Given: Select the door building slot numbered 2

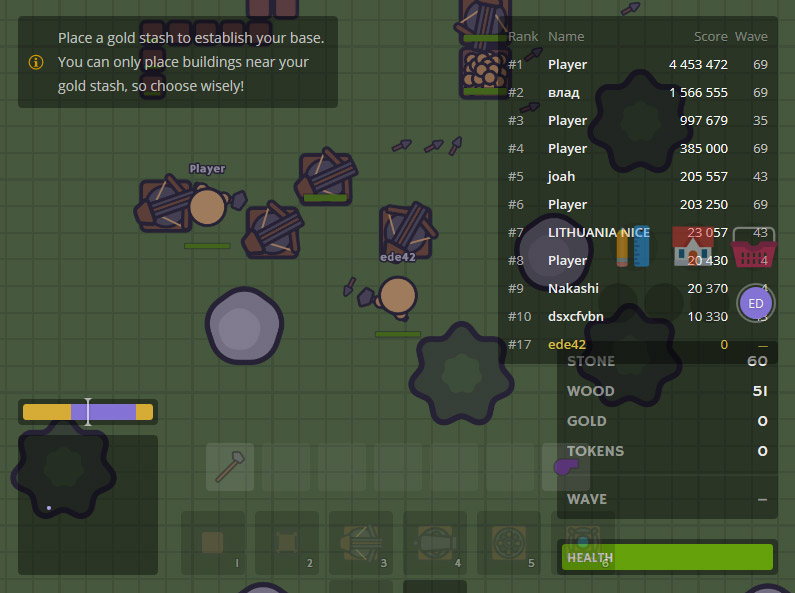Looking at the screenshot, I should pos(287,543).
